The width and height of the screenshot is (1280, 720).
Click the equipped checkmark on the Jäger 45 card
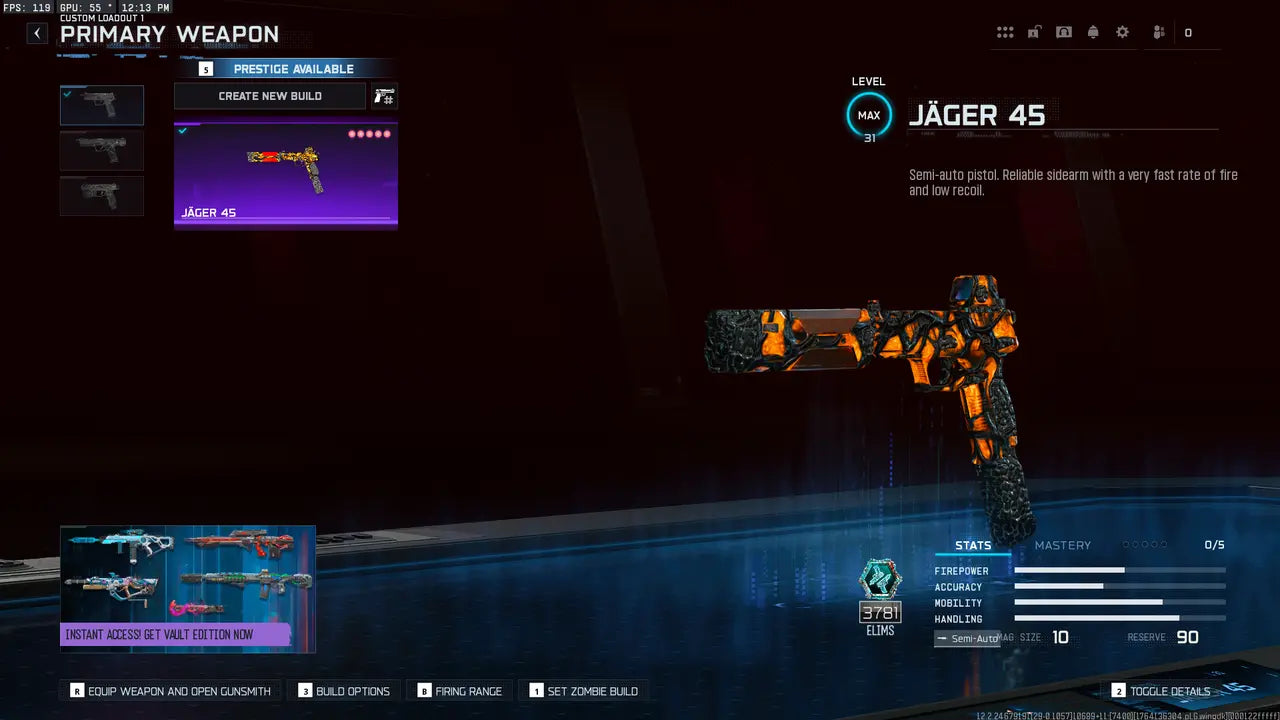click(x=182, y=129)
